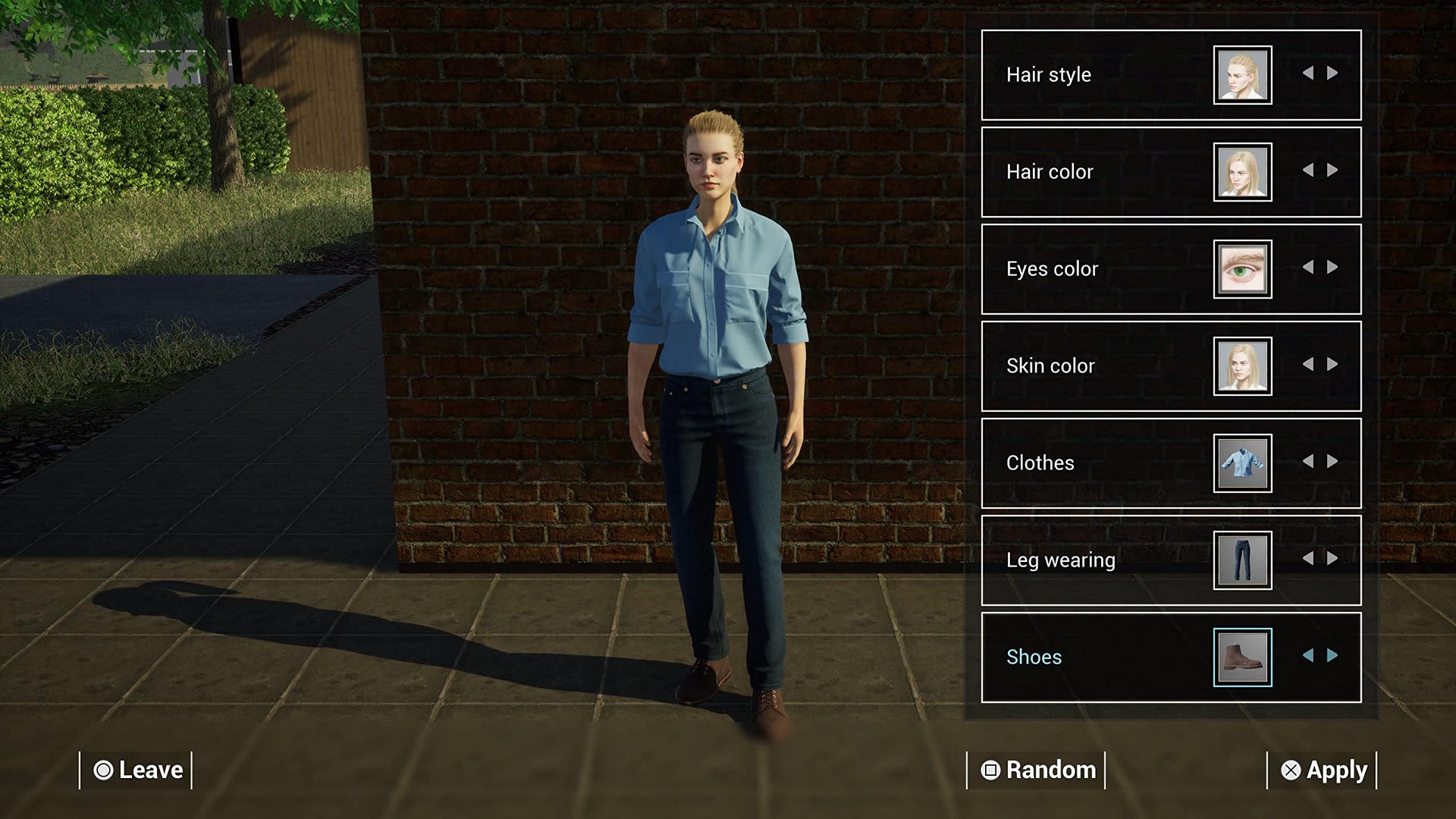1456x819 pixels.
Task: Select next Shoes option
Action: point(1332,656)
